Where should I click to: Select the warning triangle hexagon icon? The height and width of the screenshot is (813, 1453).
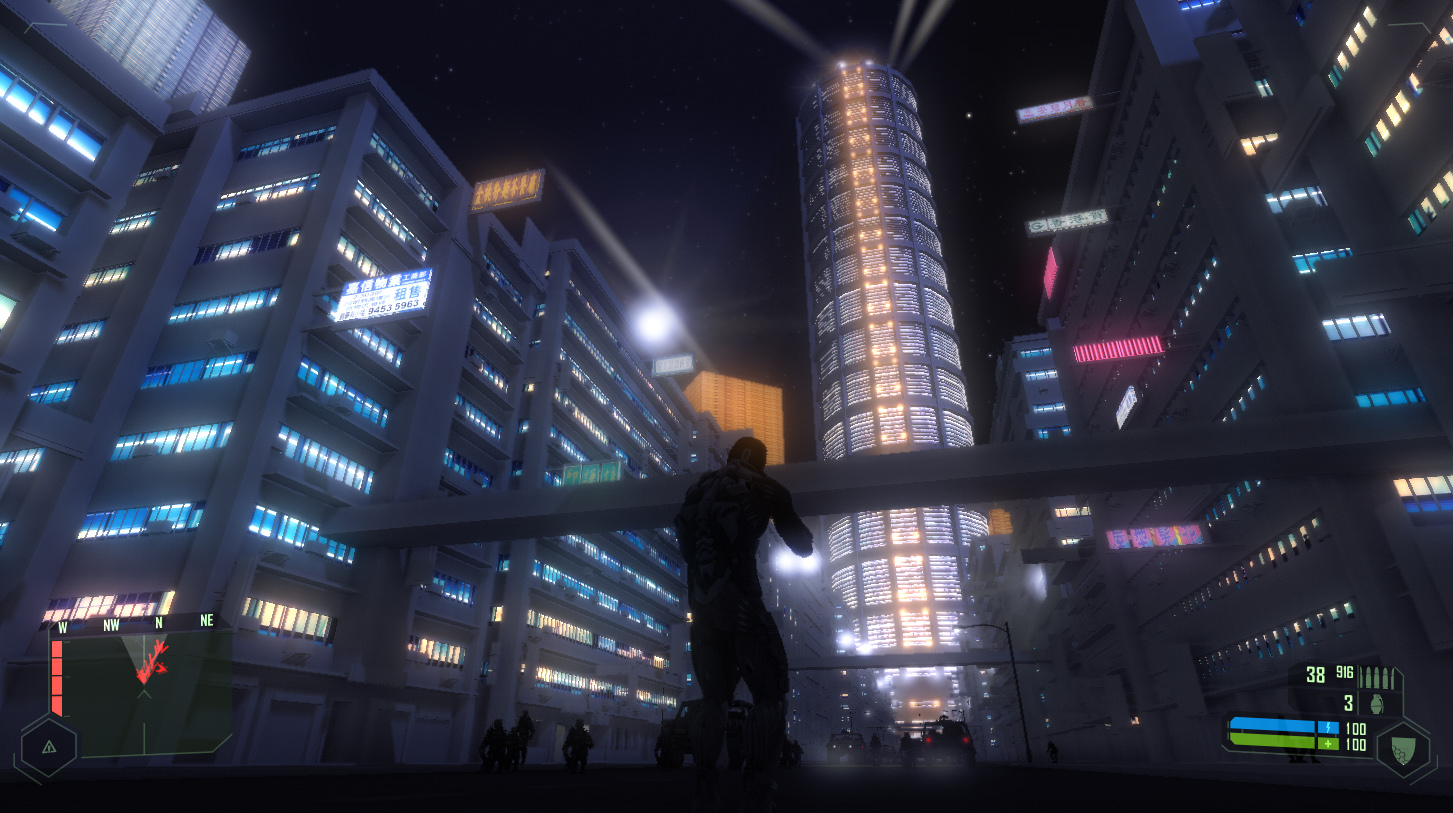coord(48,746)
